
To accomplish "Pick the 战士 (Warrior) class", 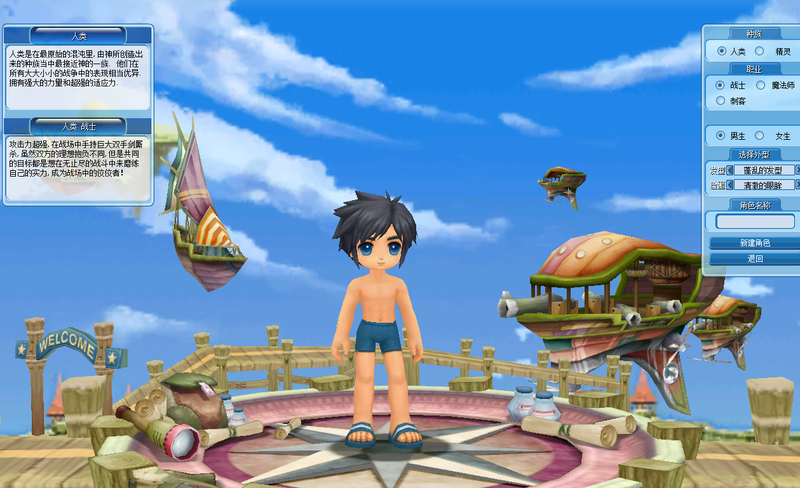I will tap(721, 86).
